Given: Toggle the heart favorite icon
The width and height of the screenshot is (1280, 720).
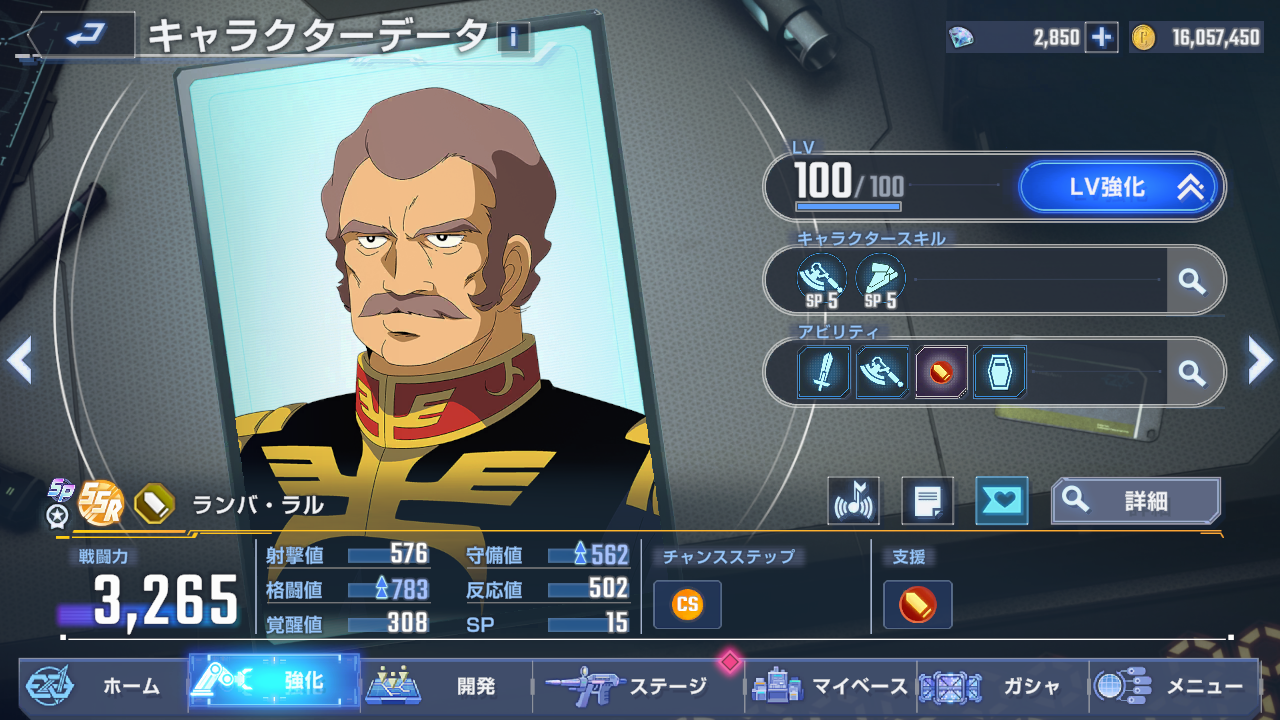Looking at the screenshot, I should pos(1001,501).
